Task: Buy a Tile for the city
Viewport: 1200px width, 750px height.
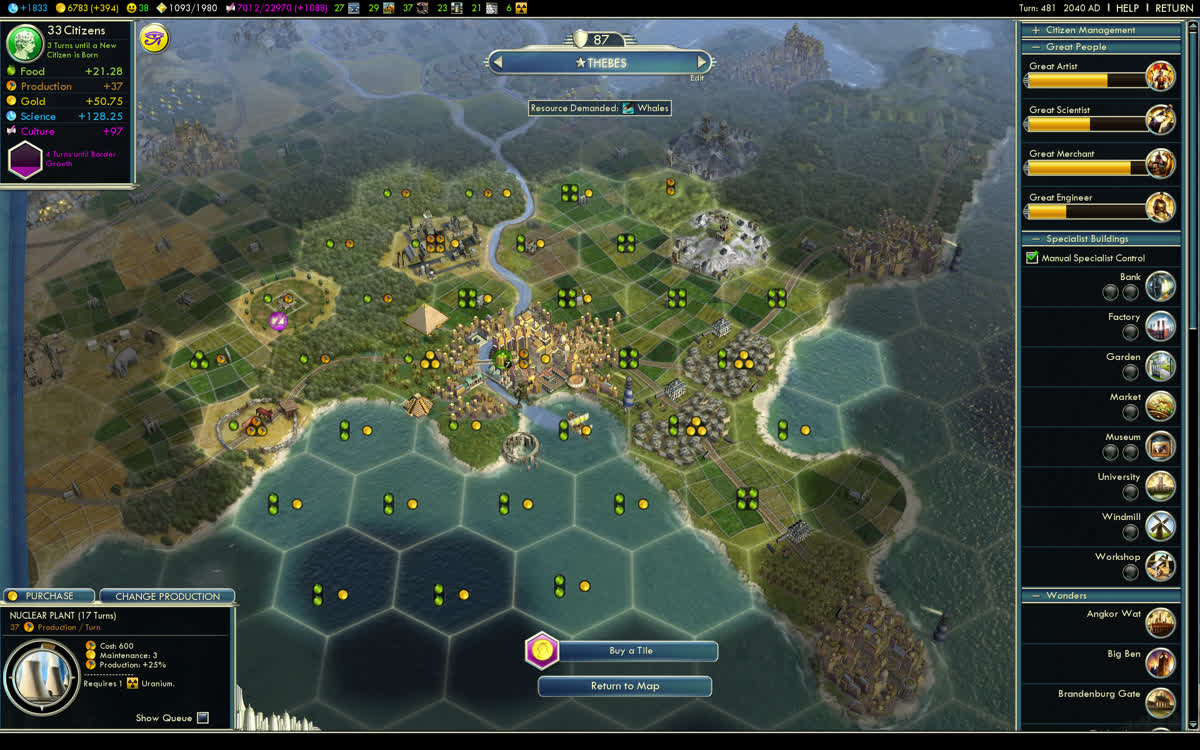Action: coord(631,651)
